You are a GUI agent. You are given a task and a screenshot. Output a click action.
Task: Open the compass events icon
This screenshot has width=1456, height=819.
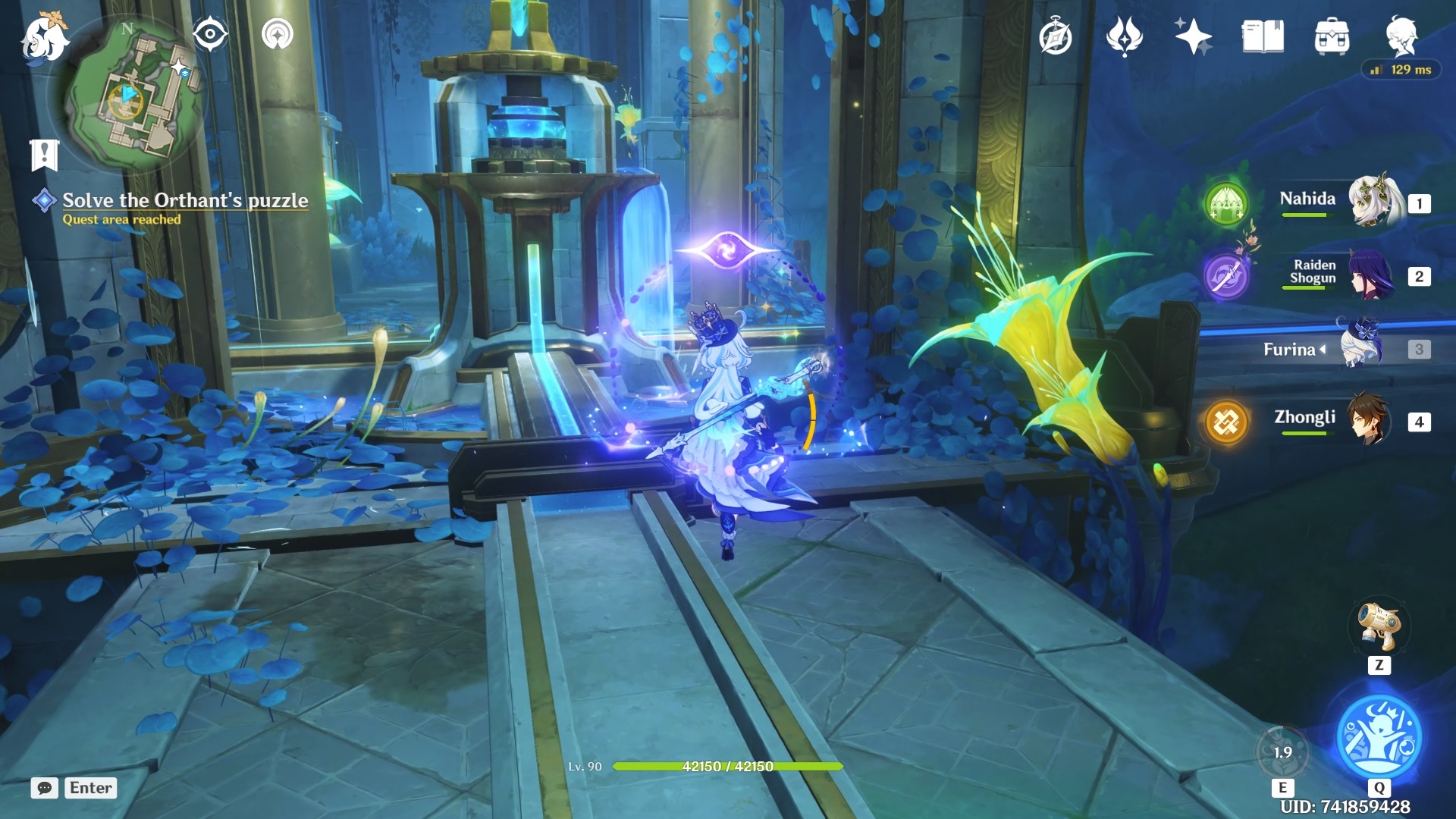coord(1055,37)
